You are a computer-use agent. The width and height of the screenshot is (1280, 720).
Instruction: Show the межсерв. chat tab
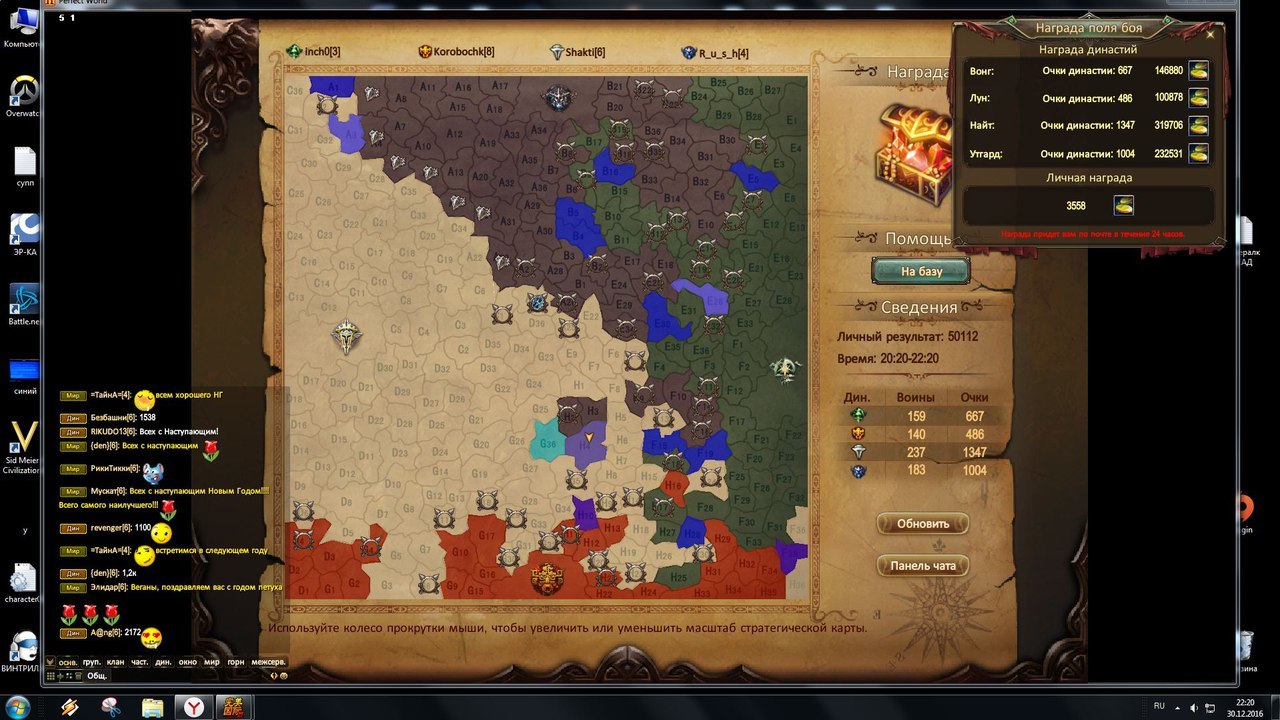pyautogui.click(x=268, y=662)
